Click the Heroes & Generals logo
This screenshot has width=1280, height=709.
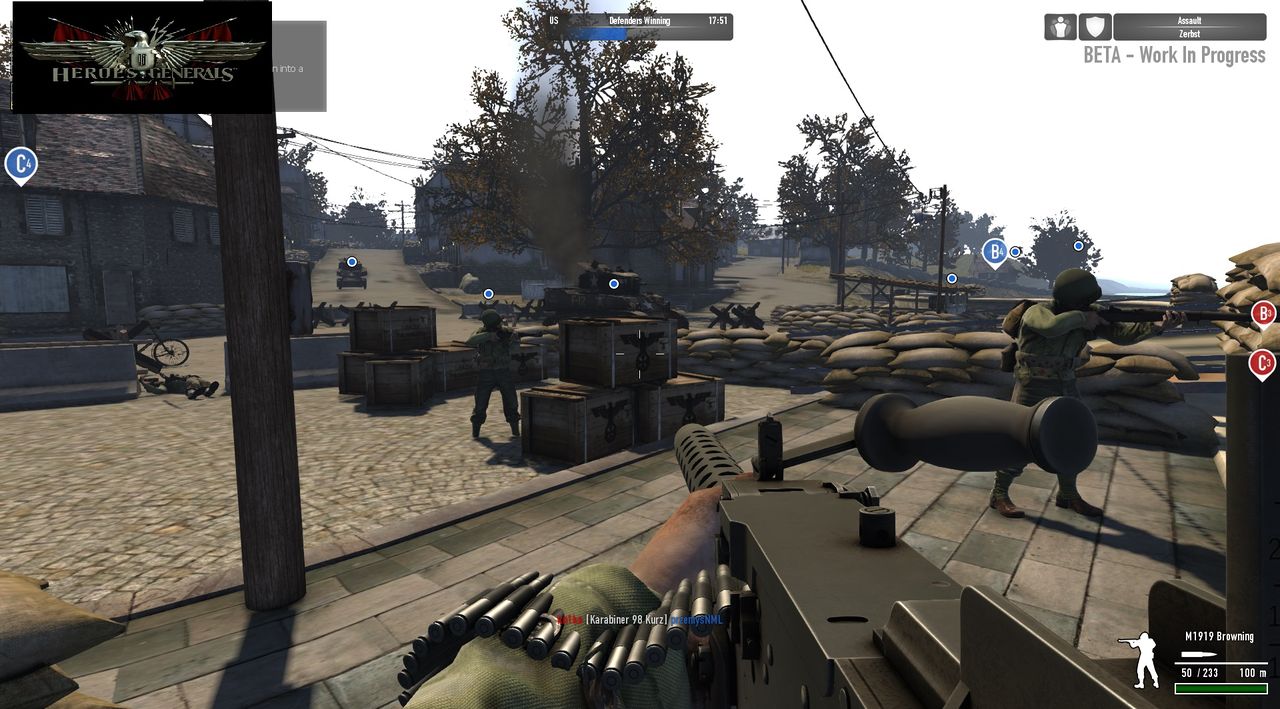click(141, 57)
